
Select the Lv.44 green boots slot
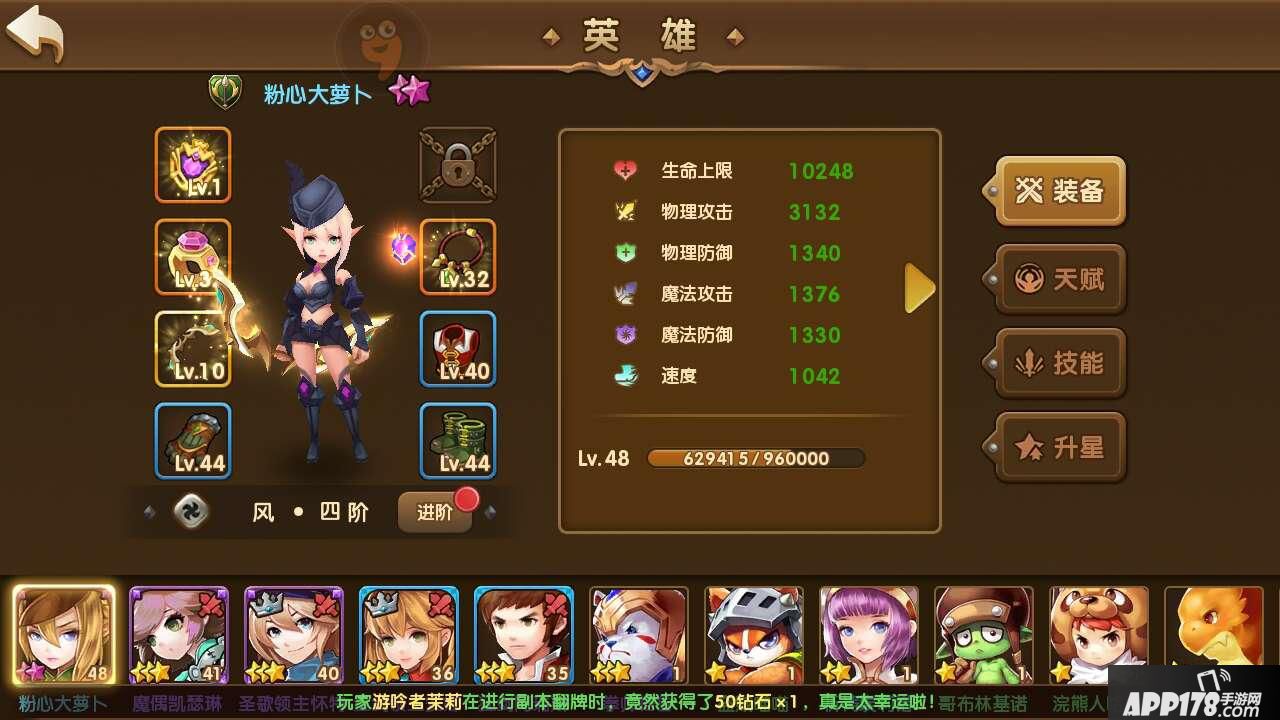click(458, 441)
